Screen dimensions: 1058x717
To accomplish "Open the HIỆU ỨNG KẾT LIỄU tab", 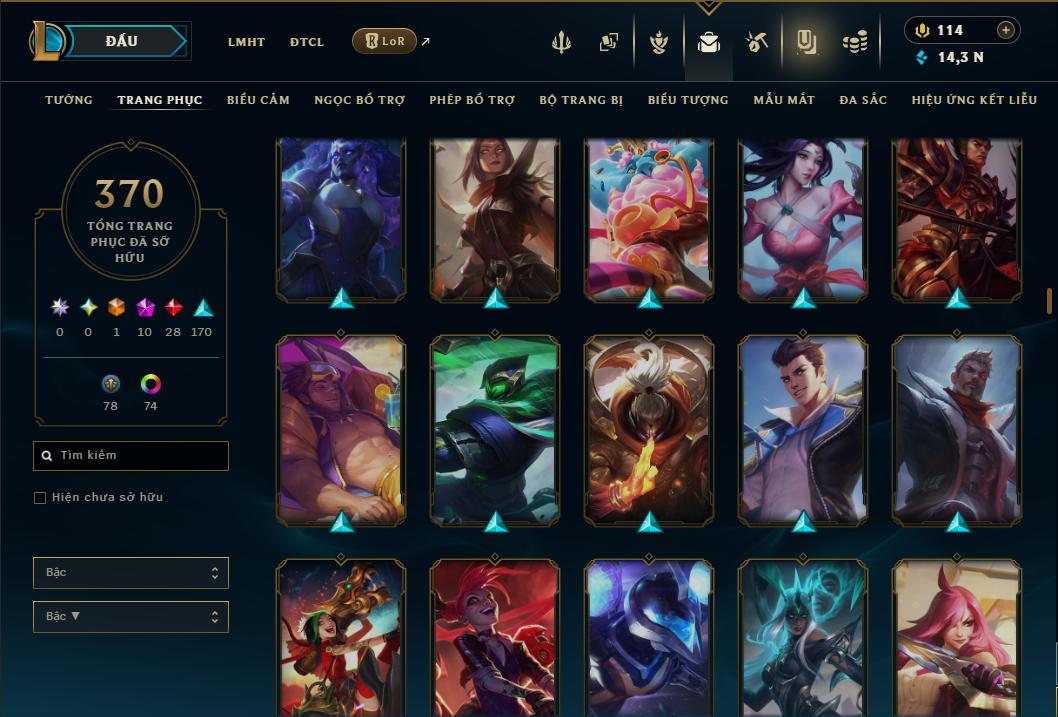I will tap(974, 100).
